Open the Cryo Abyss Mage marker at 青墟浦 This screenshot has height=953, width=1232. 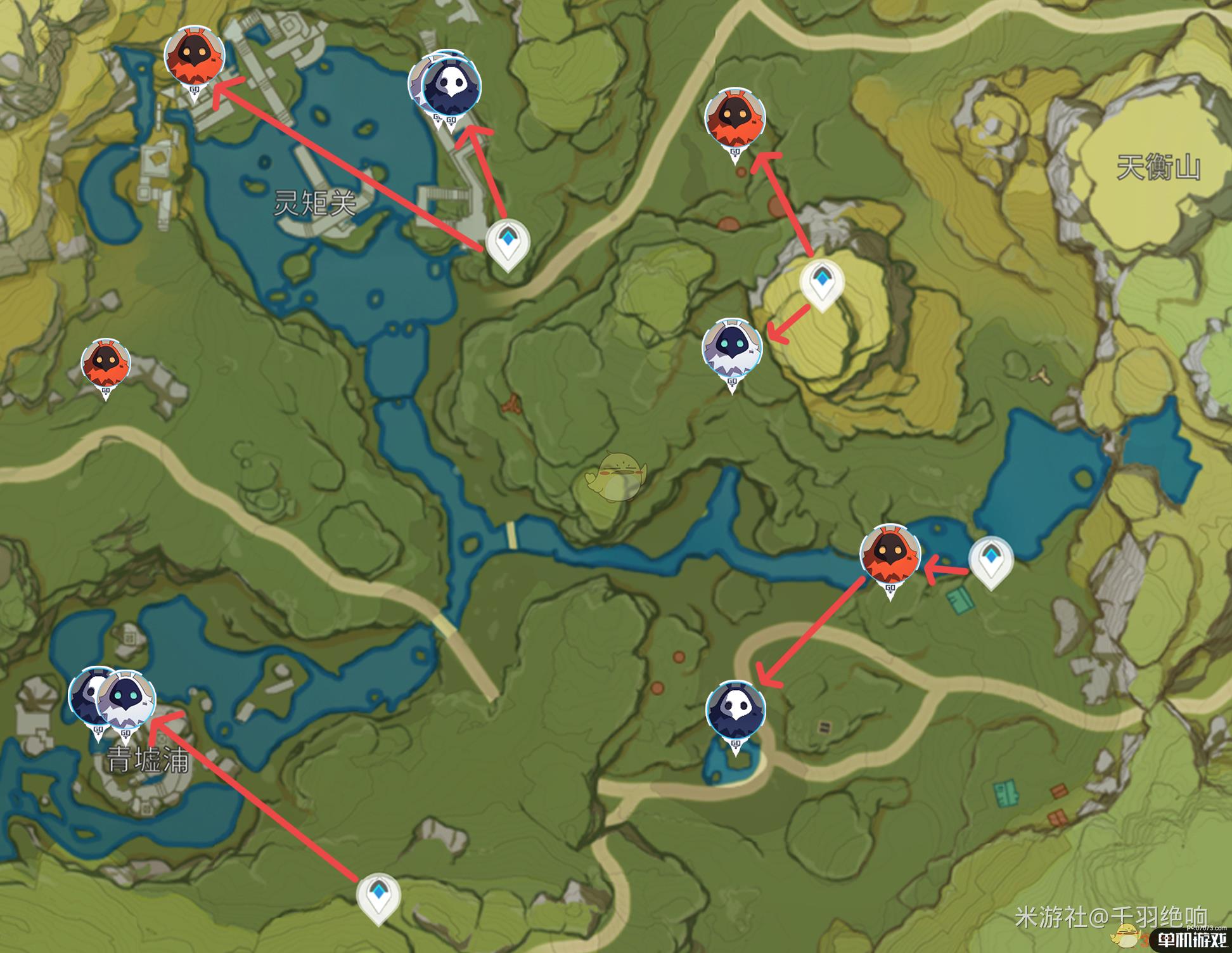tap(127, 701)
